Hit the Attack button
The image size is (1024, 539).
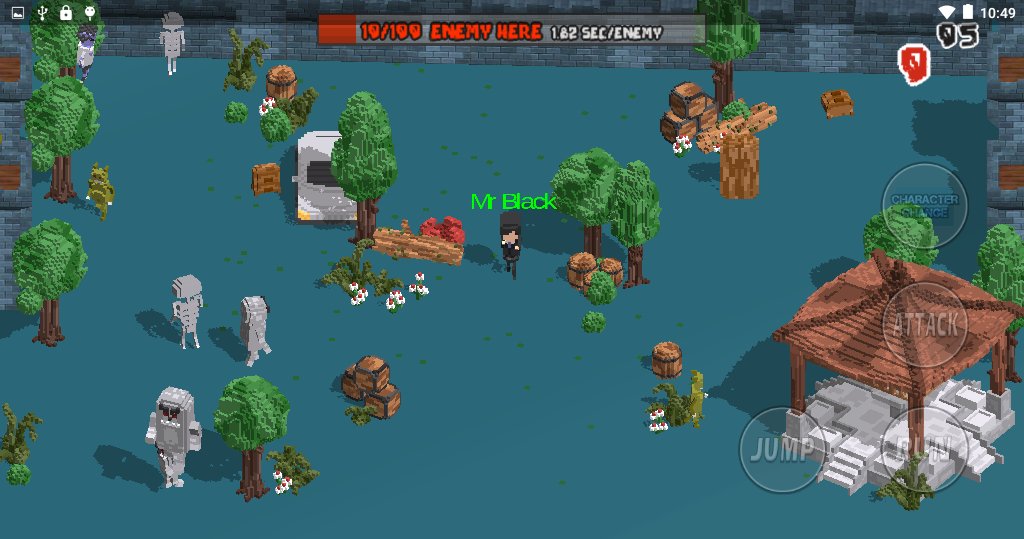coord(925,324)
